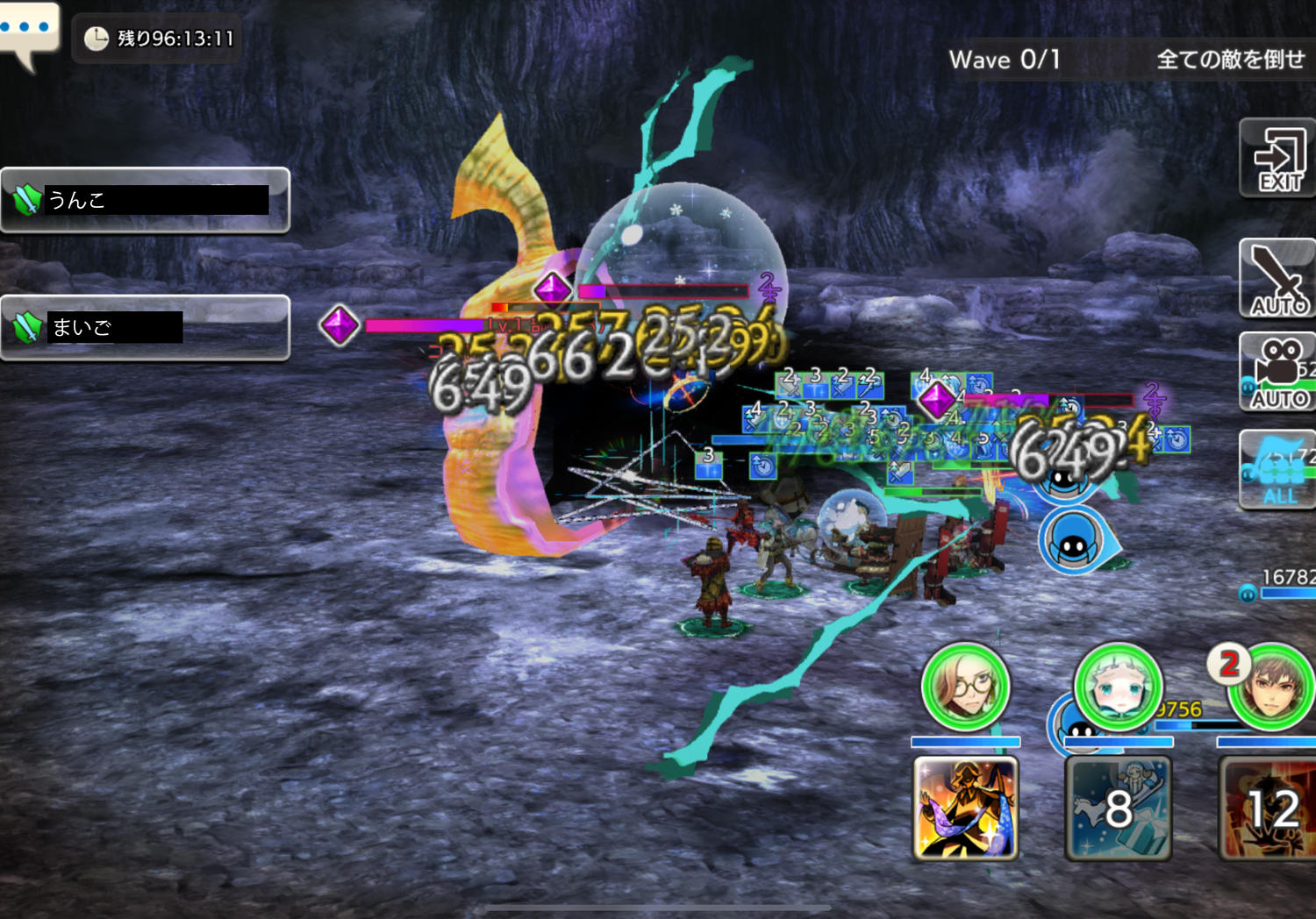Activate the golden jester skill card
Image resolution: width=1316 pixels, height=919 pixels.
pos(965,808)
